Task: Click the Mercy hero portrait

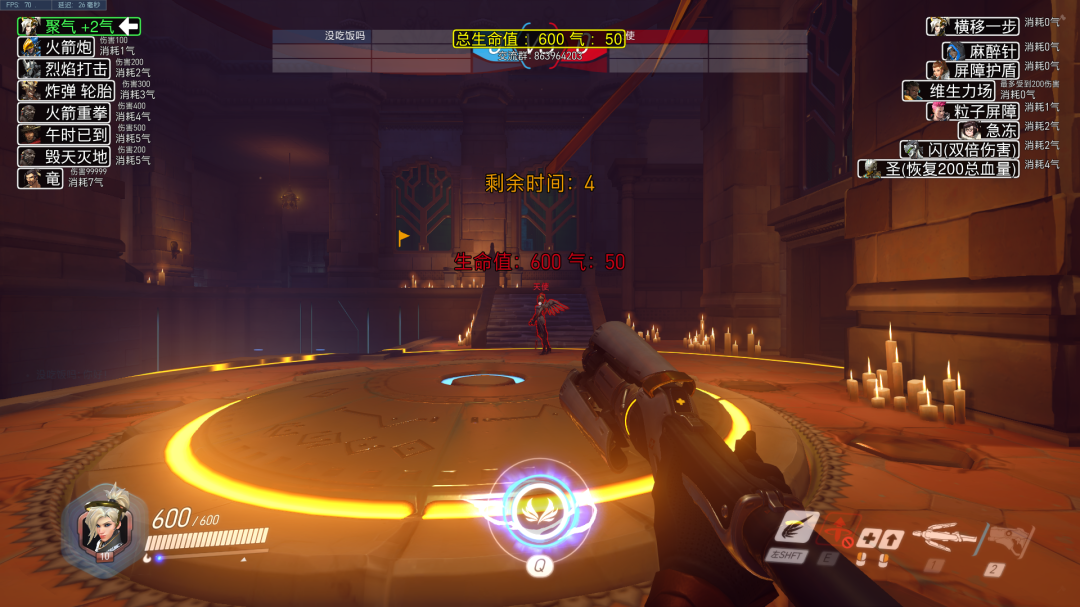Action: (x=104, y=524)
